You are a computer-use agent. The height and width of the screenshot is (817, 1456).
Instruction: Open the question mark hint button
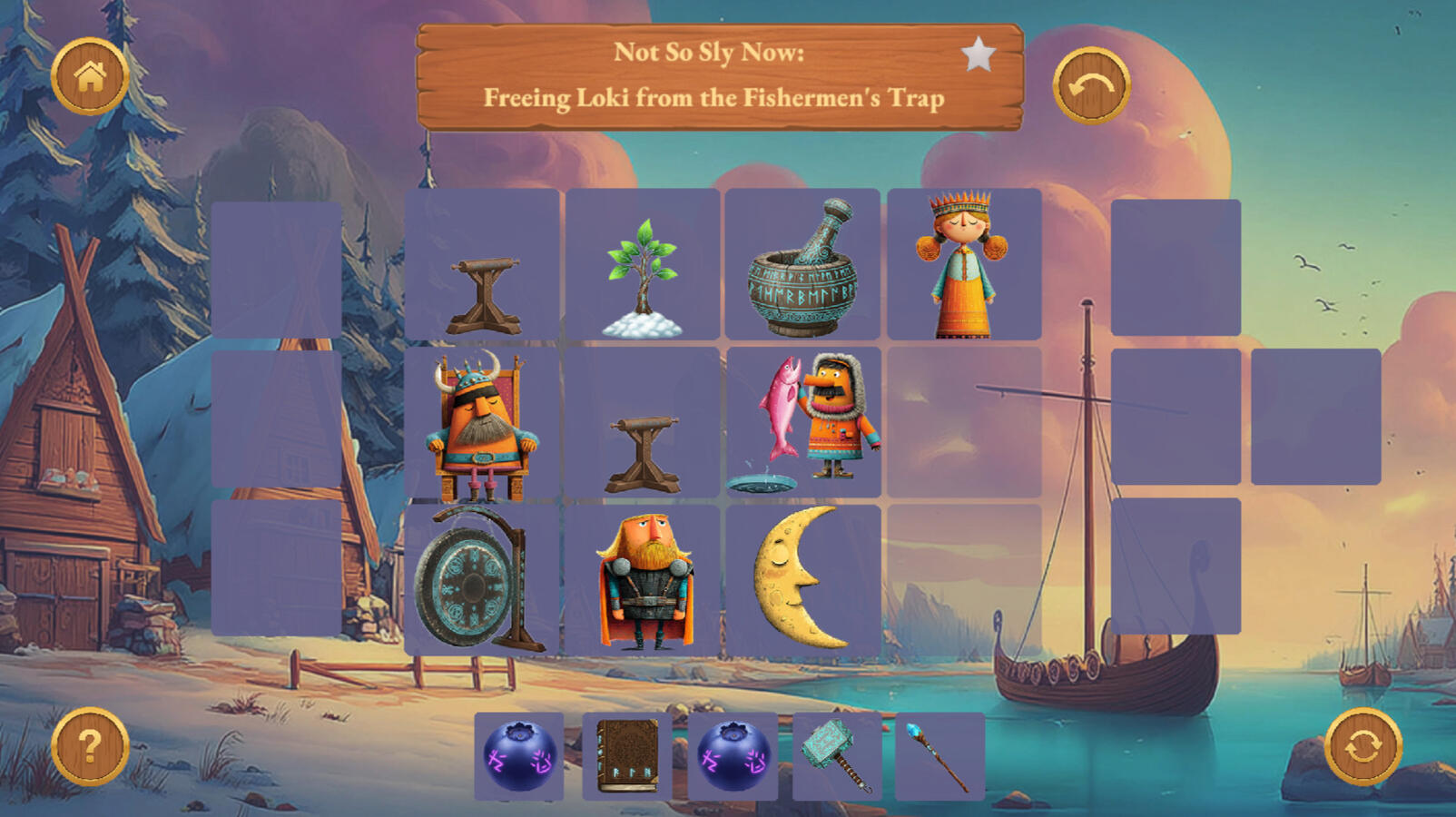89,746
